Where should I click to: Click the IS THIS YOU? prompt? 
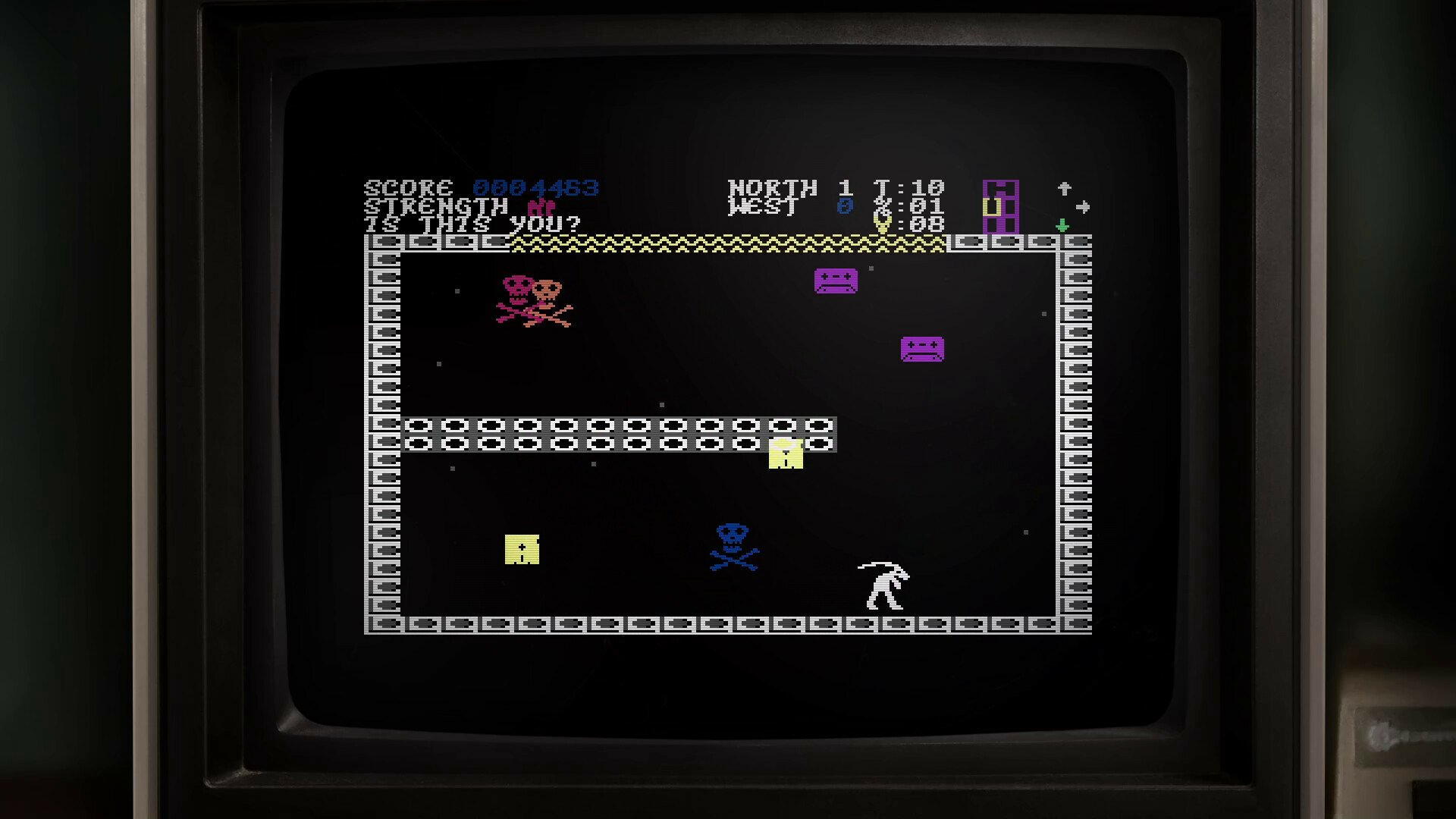pyautogui.click(x=470, y=224)
